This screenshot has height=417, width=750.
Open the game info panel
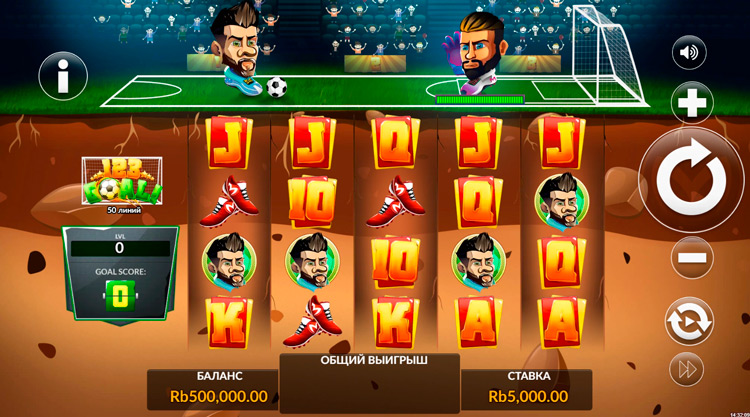click(63, 75)
